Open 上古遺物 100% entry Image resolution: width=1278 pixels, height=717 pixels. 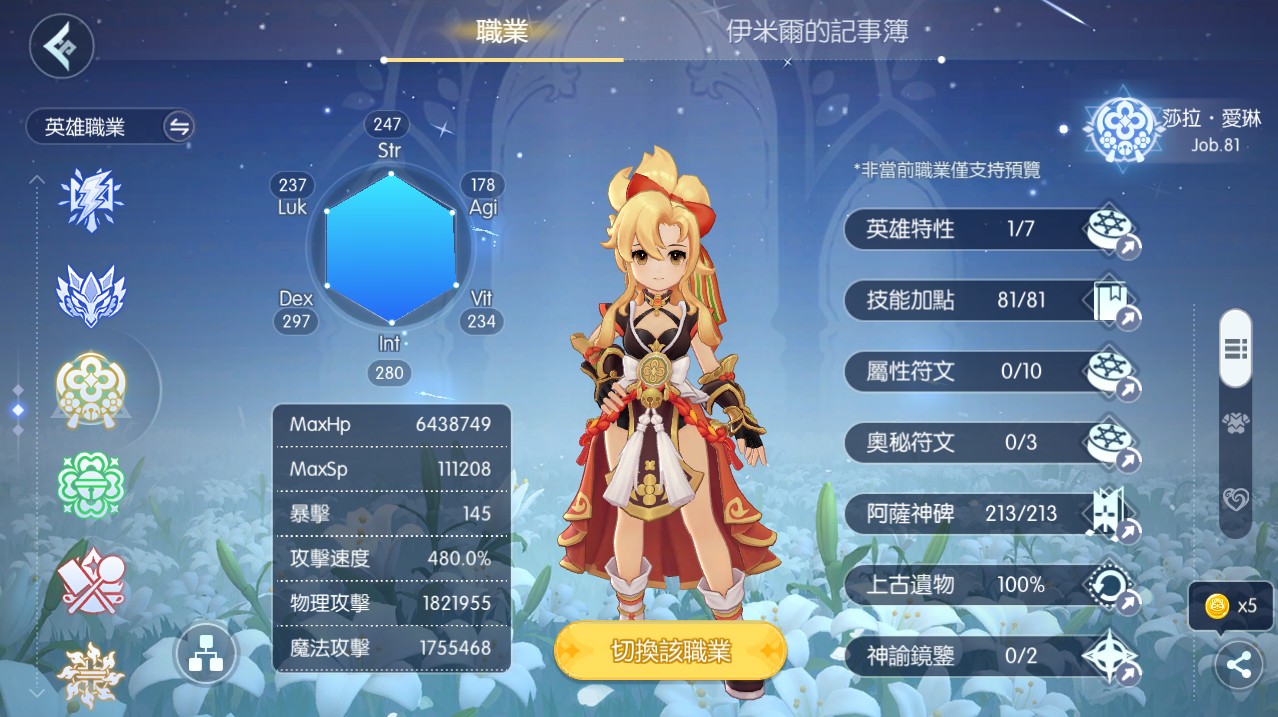pos(990,585)
